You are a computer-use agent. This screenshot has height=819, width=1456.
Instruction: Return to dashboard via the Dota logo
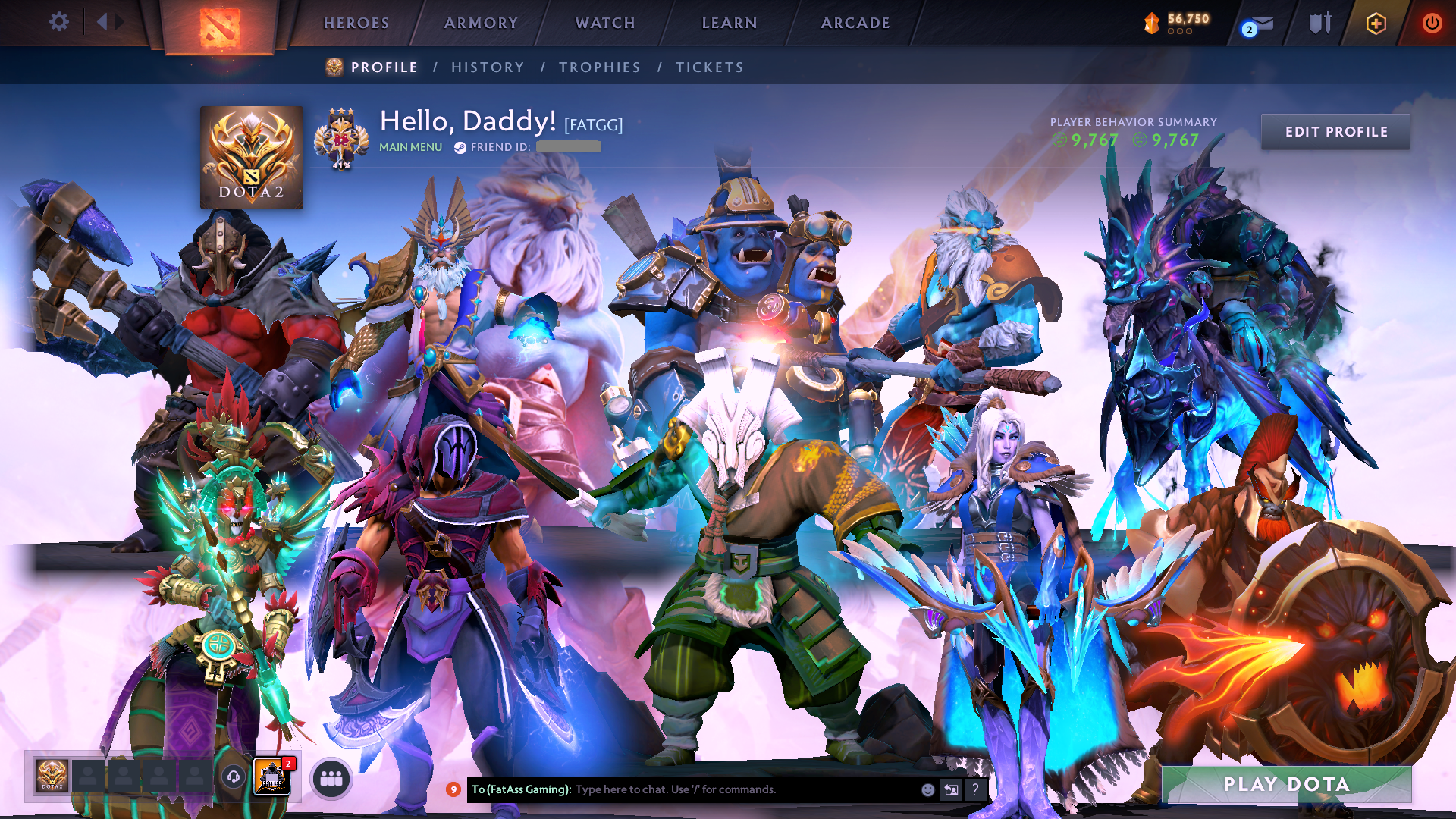220,27
